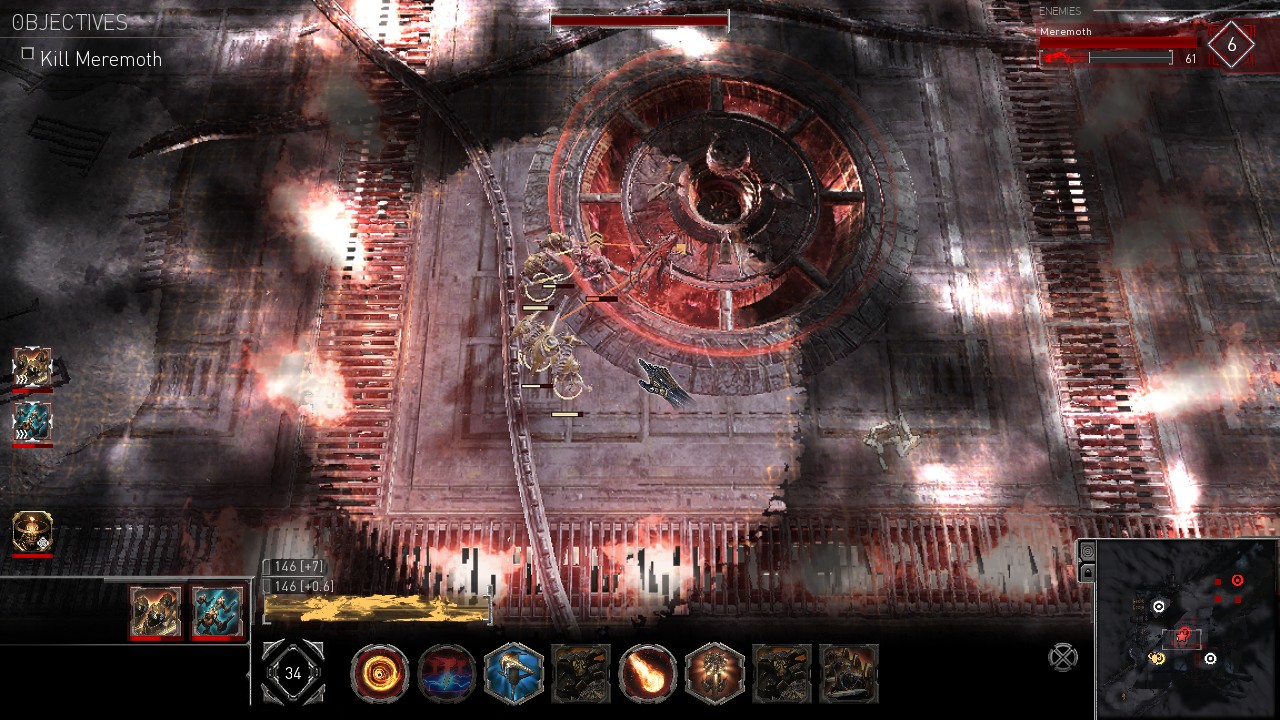Select the hero commander portrait

32,532
